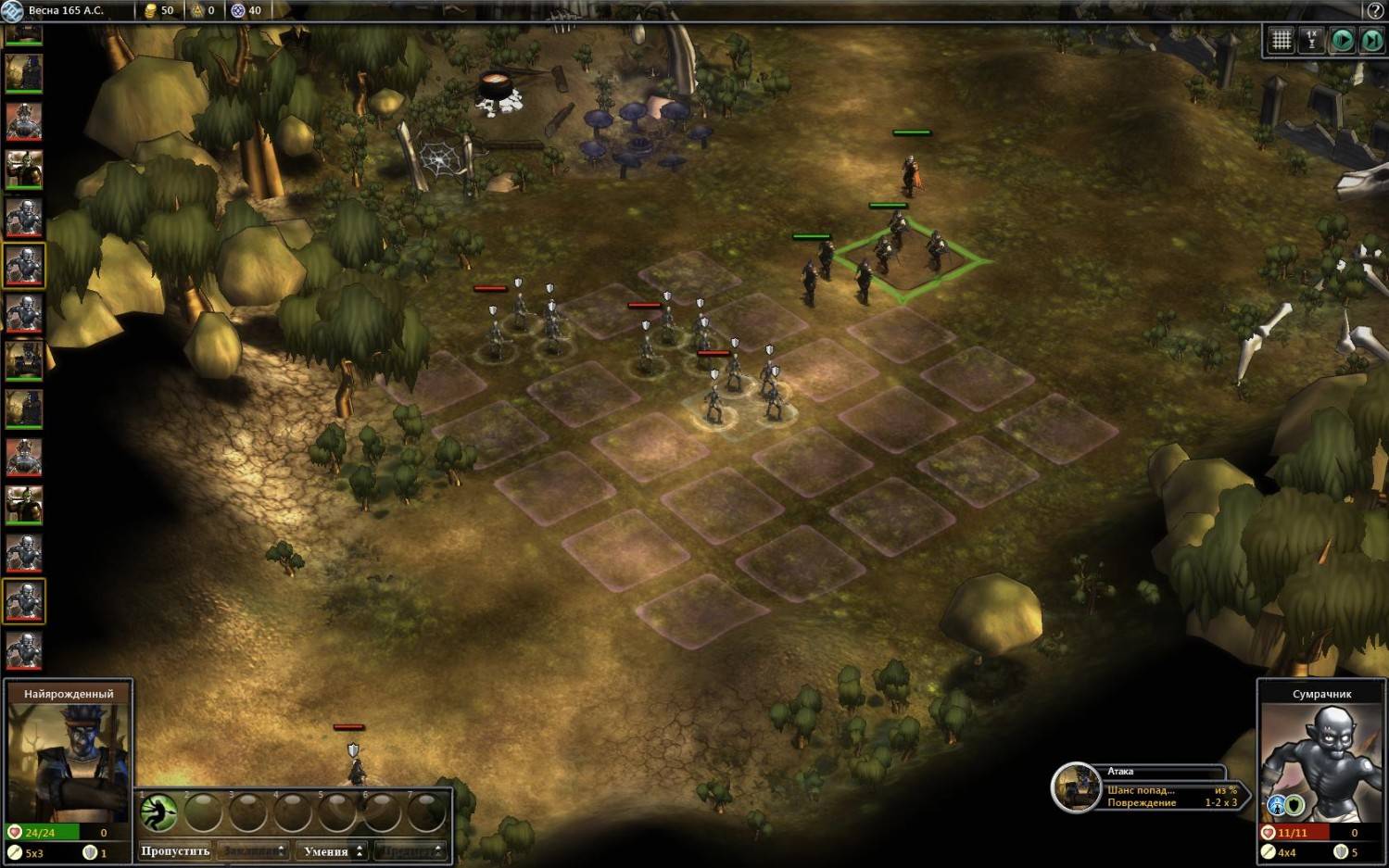
Task: Click the green play auto-battle button
Action: click(x=1341, y=40)
